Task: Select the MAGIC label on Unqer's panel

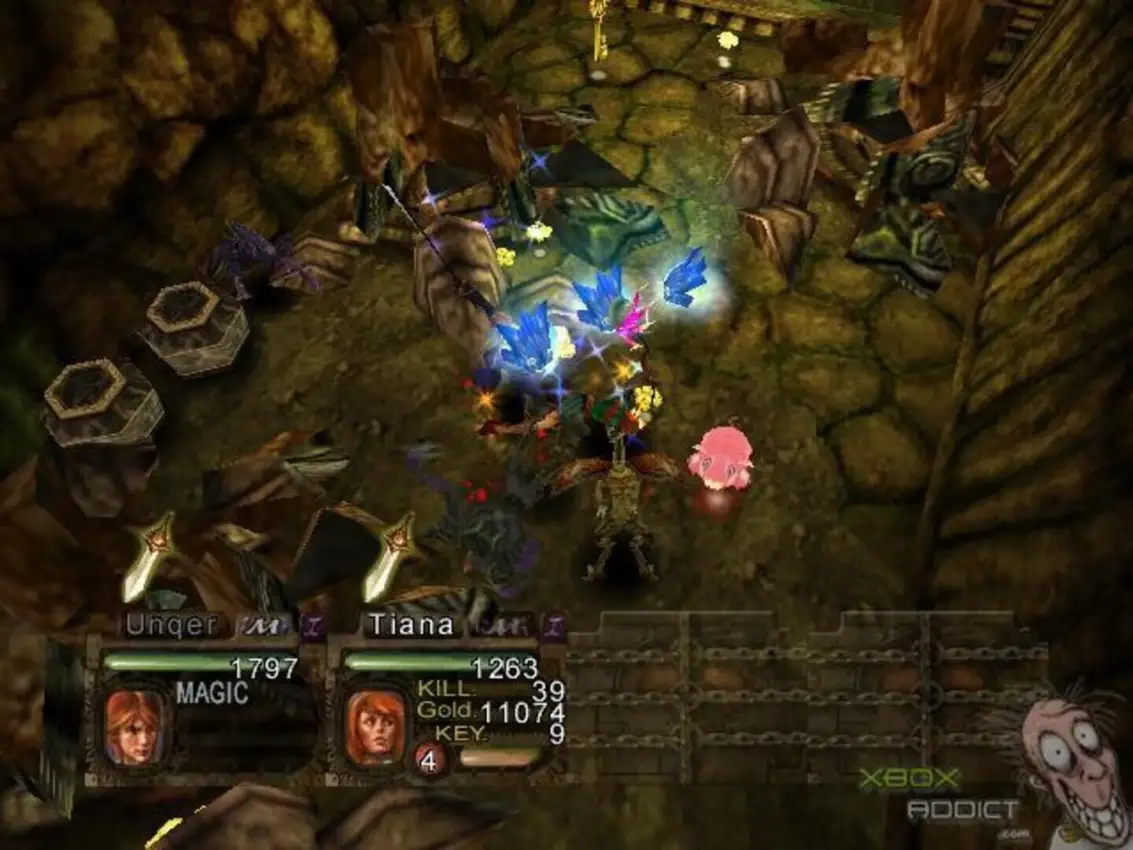Action: [211, 693]
